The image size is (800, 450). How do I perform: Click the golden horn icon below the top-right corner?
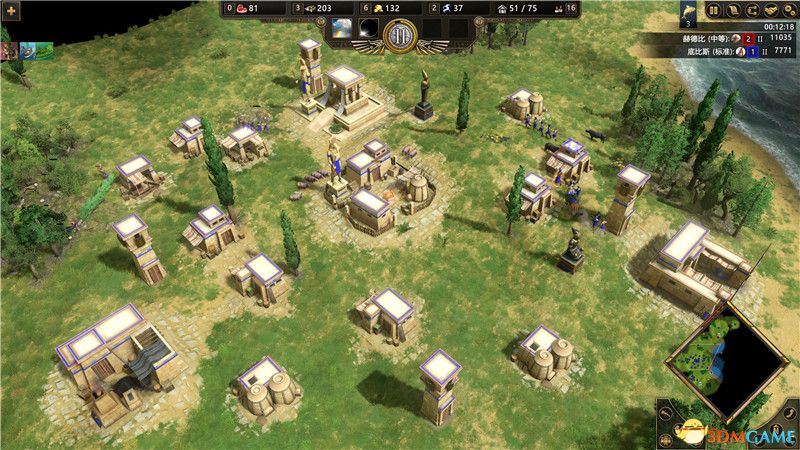689,11
